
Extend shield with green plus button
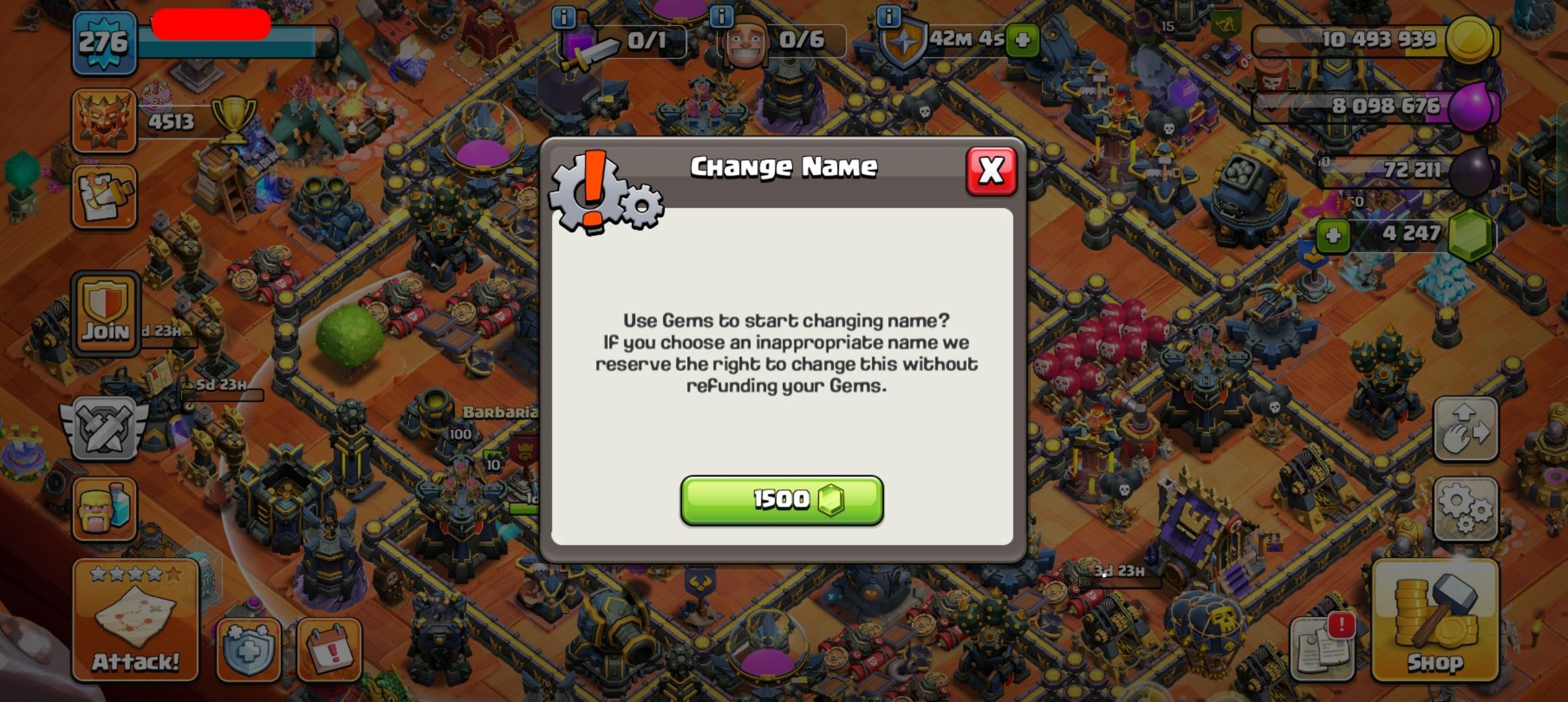(x=1022, y=40)
